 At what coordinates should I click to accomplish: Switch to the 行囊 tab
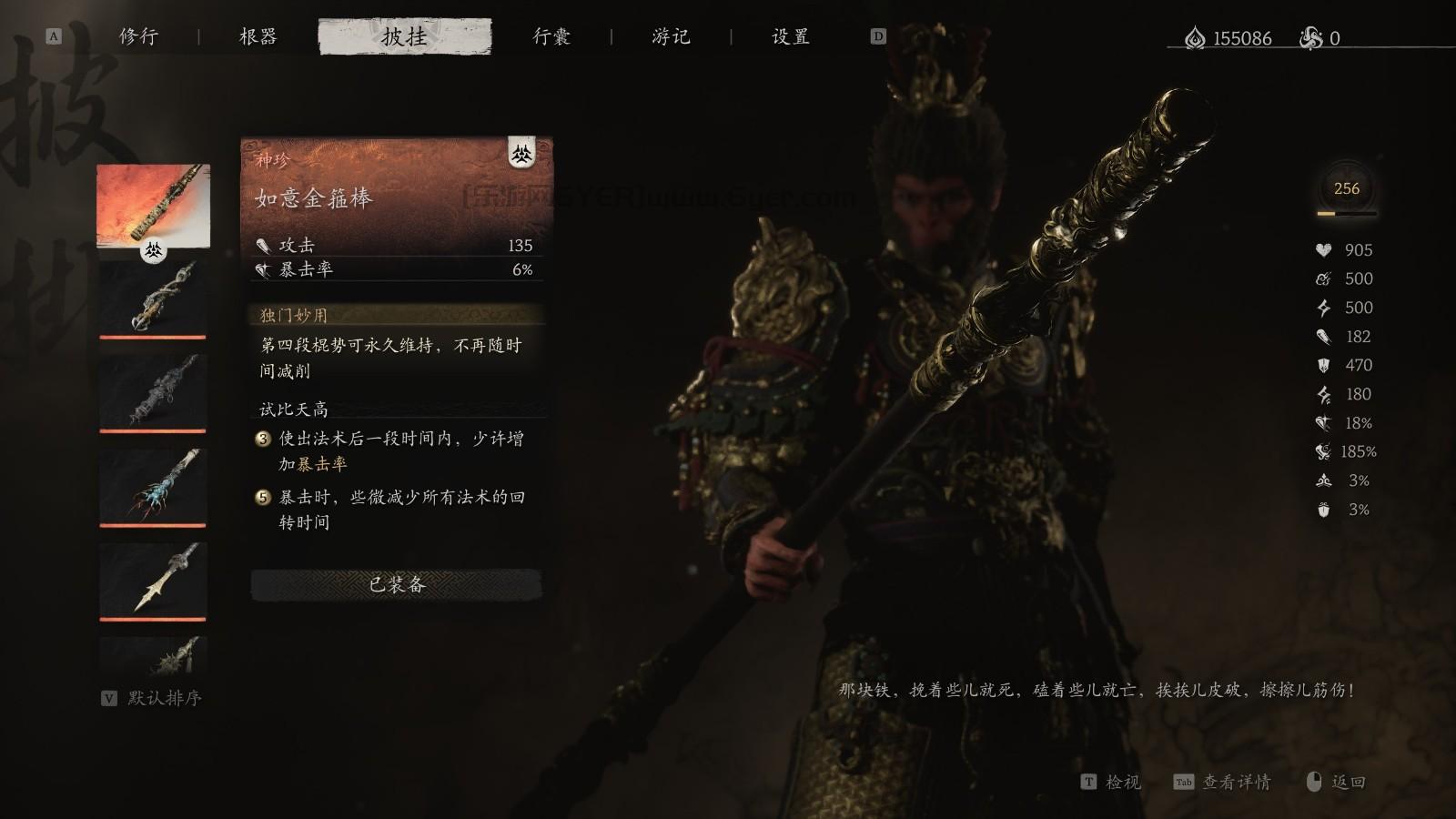[553, 37]
